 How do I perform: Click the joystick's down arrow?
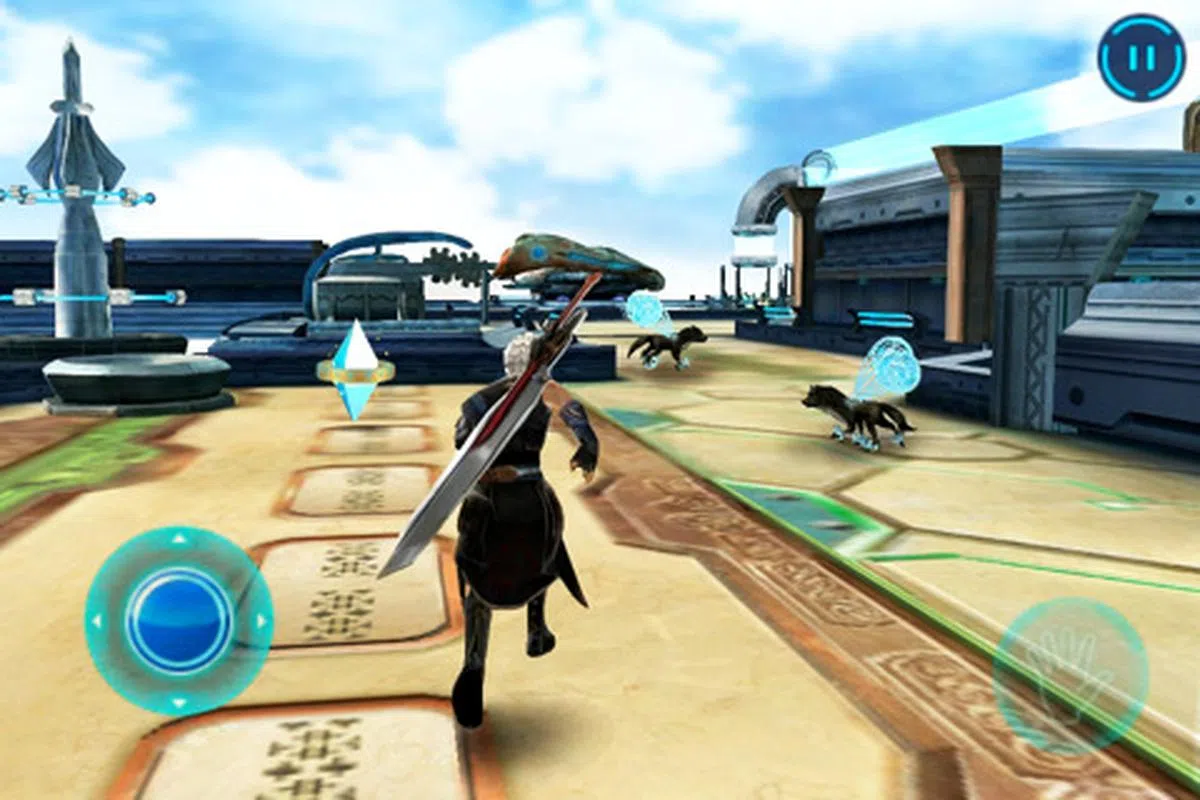point(179,702)
